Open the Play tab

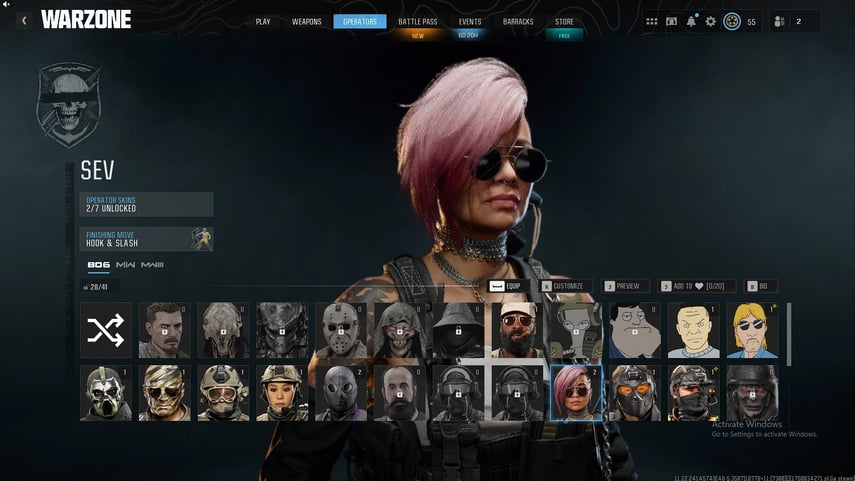coord(263,21)
